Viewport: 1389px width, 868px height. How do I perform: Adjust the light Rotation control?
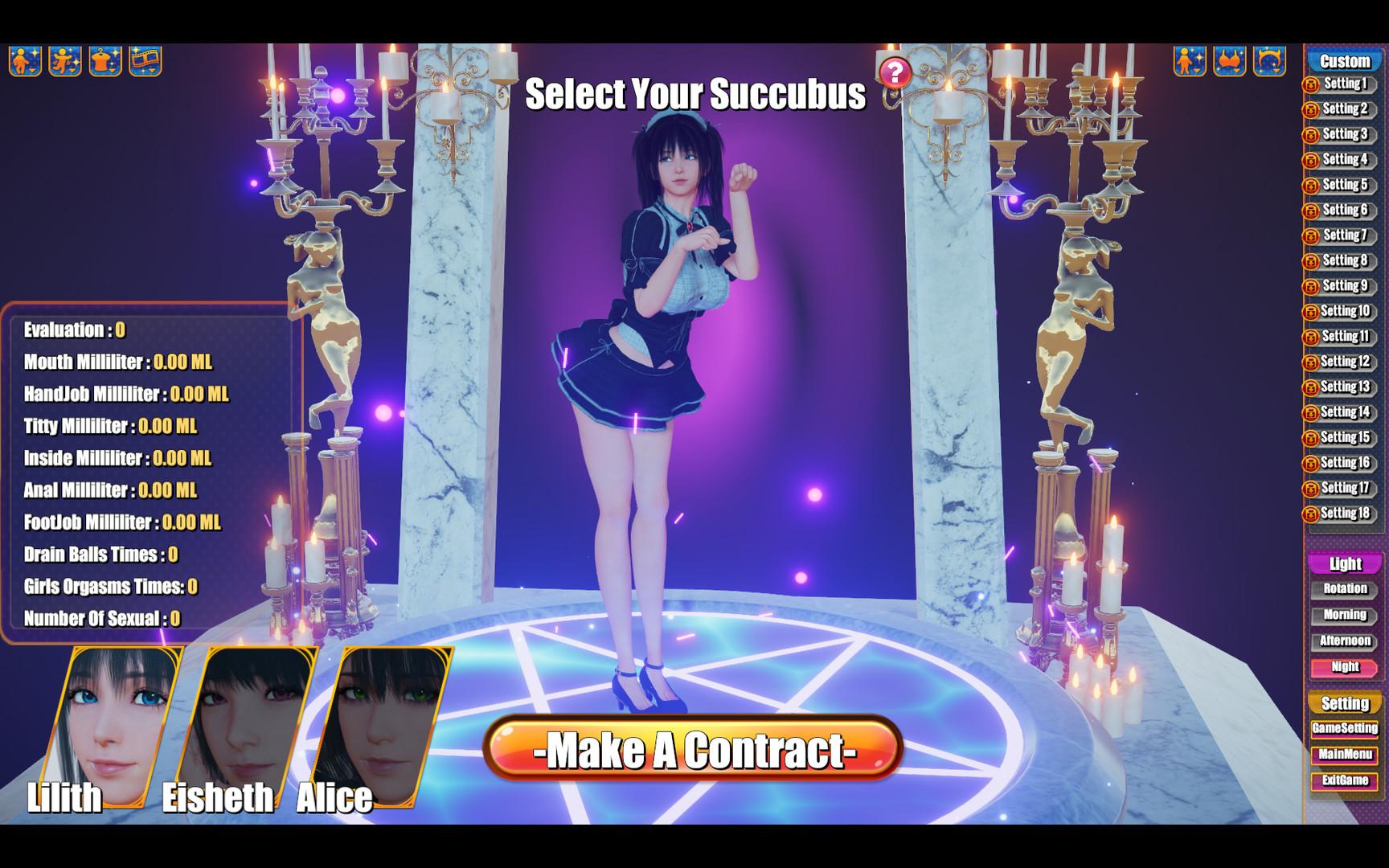(1343, 589)
